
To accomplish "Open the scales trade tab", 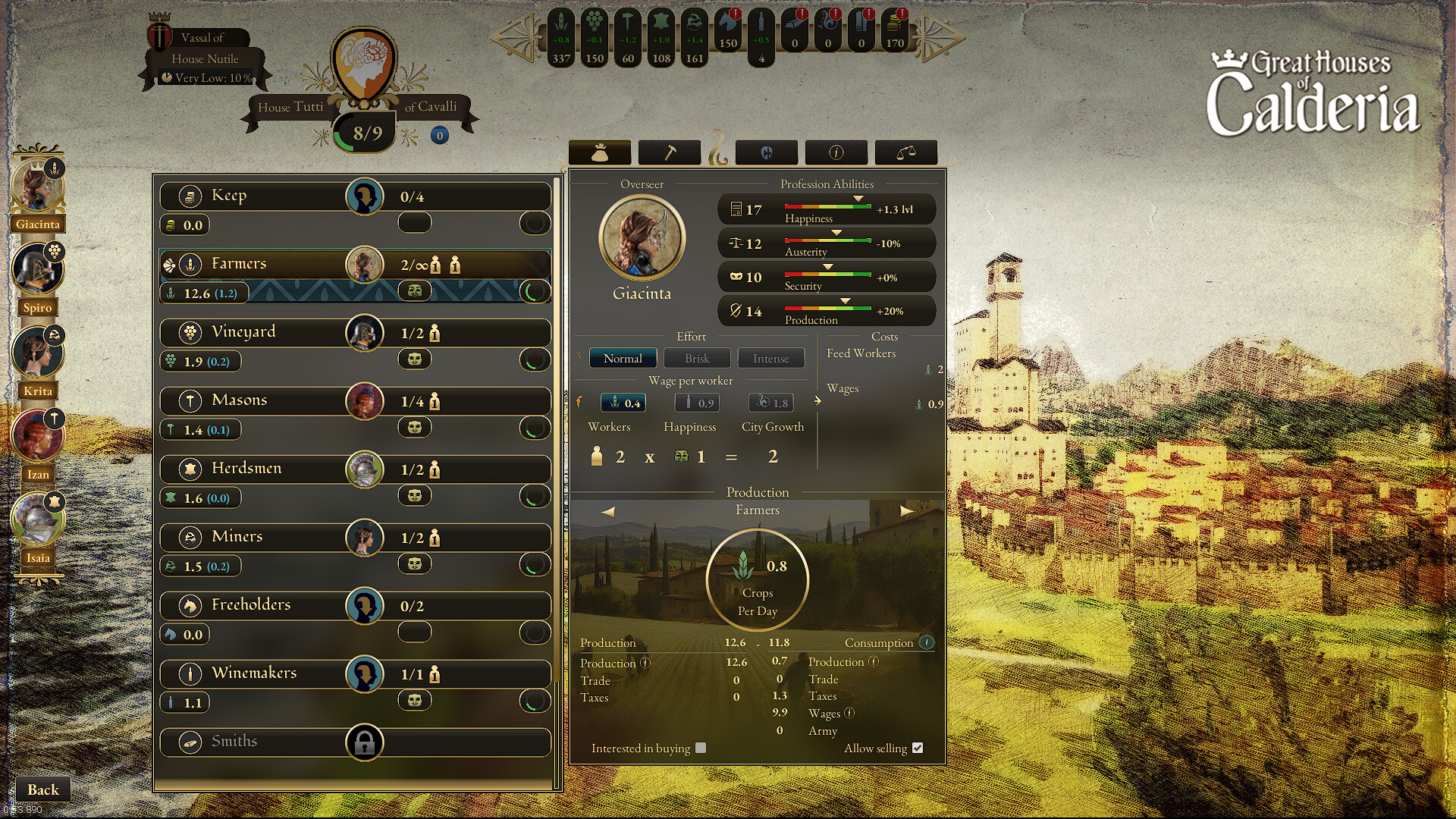I will tap(906, 152).
